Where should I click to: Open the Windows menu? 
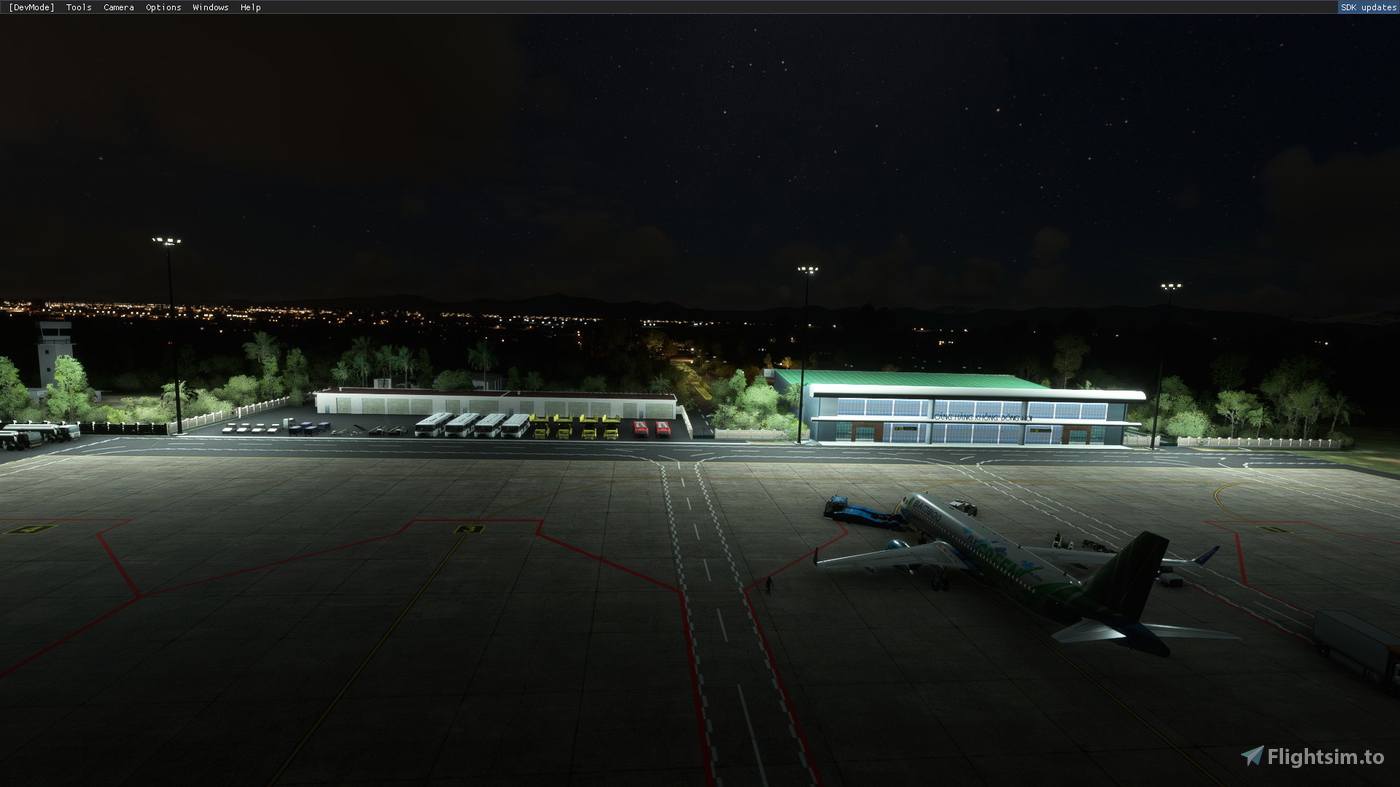click(210, 7)
